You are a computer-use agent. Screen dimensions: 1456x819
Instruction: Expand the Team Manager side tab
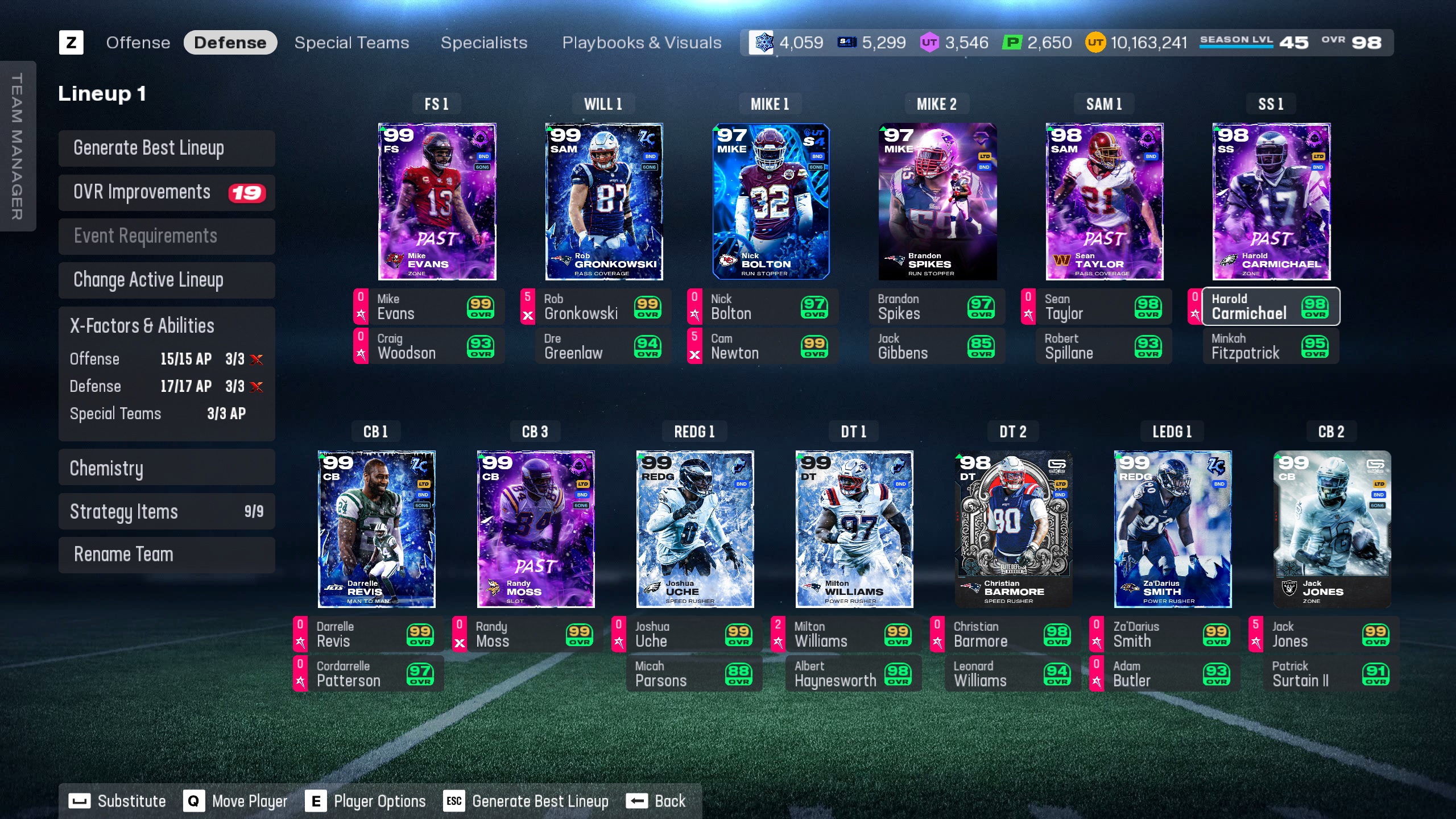[x=17, y=146]
